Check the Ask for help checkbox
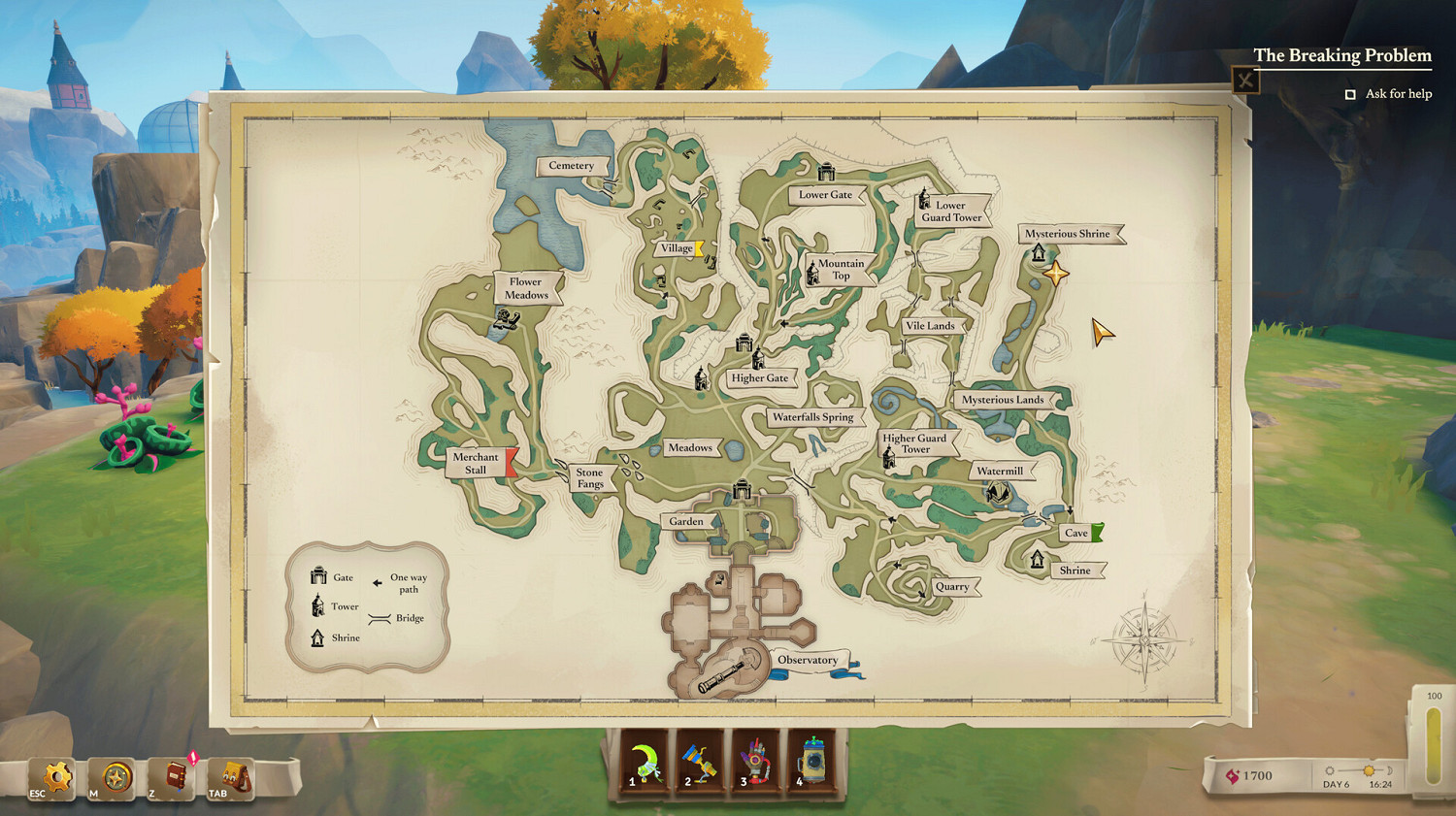This screenshot has height=816, width=1456. pyautogui.click(x=1349, y=93)
